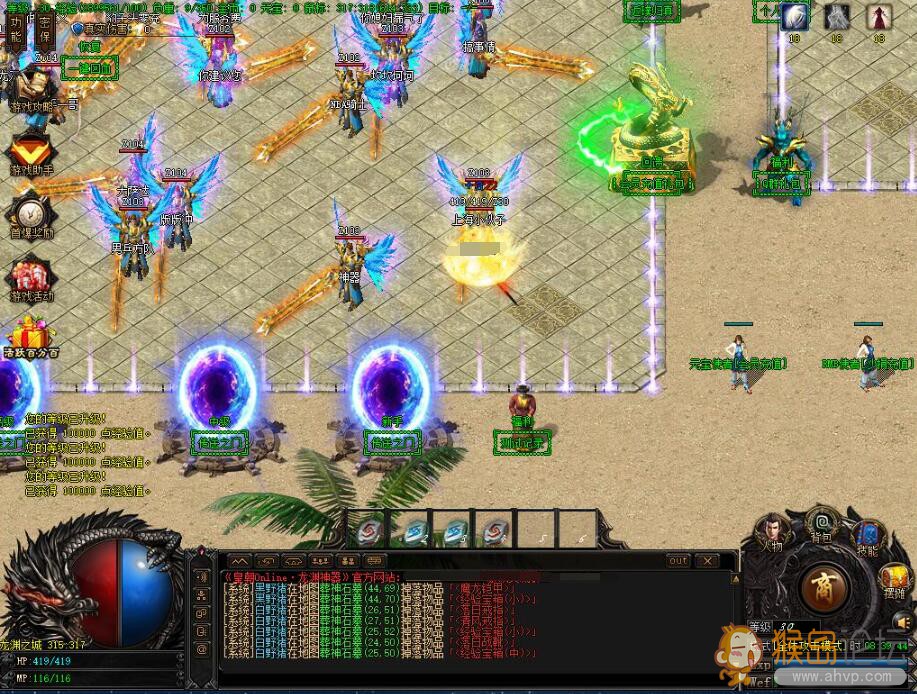
Task: Click the 一键回血 heal button
Action: click(x=89, y=68)
